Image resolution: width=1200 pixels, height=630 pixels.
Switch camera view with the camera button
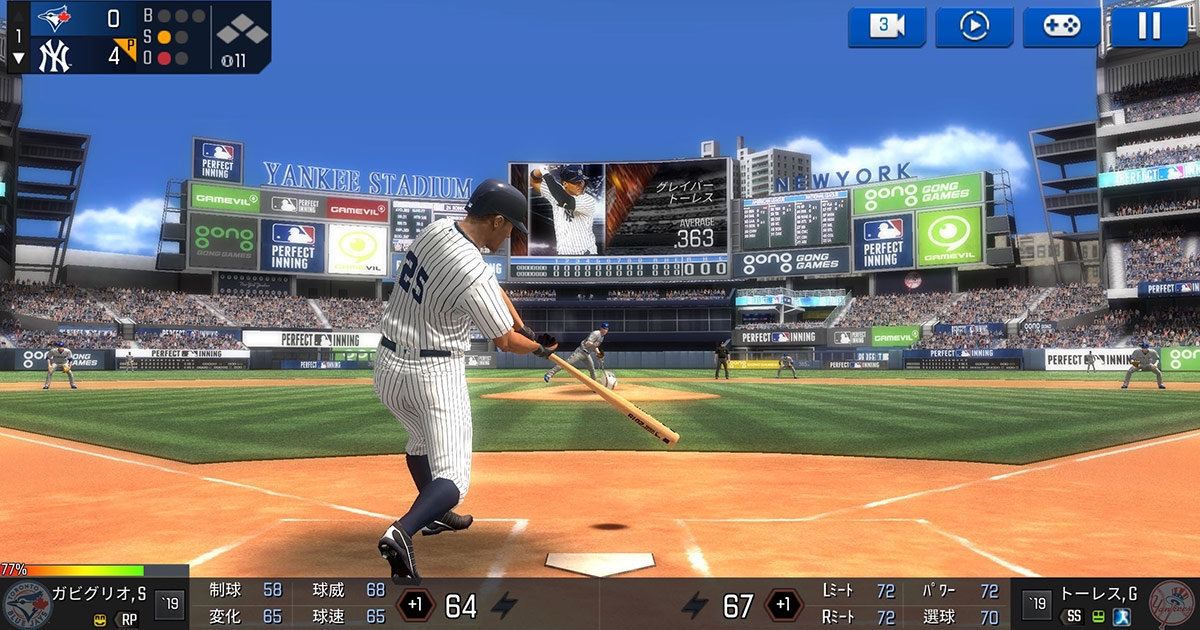pyautogui.click(x=887, y=26)
